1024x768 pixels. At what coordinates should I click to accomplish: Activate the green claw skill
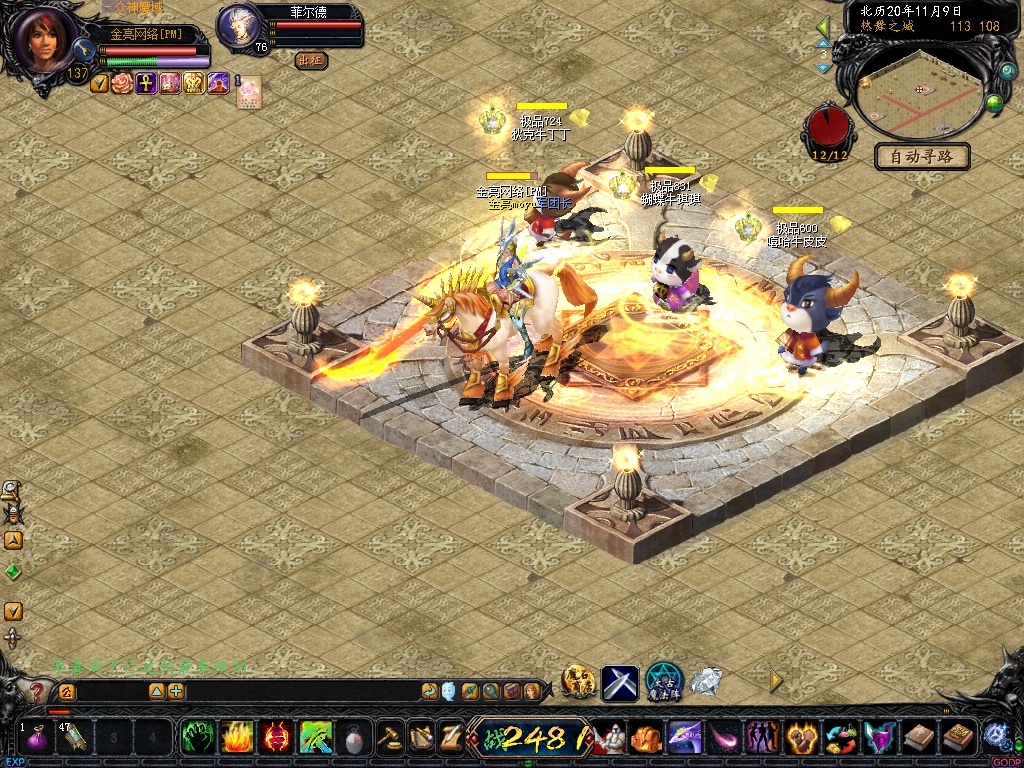[x=197, y=738]
